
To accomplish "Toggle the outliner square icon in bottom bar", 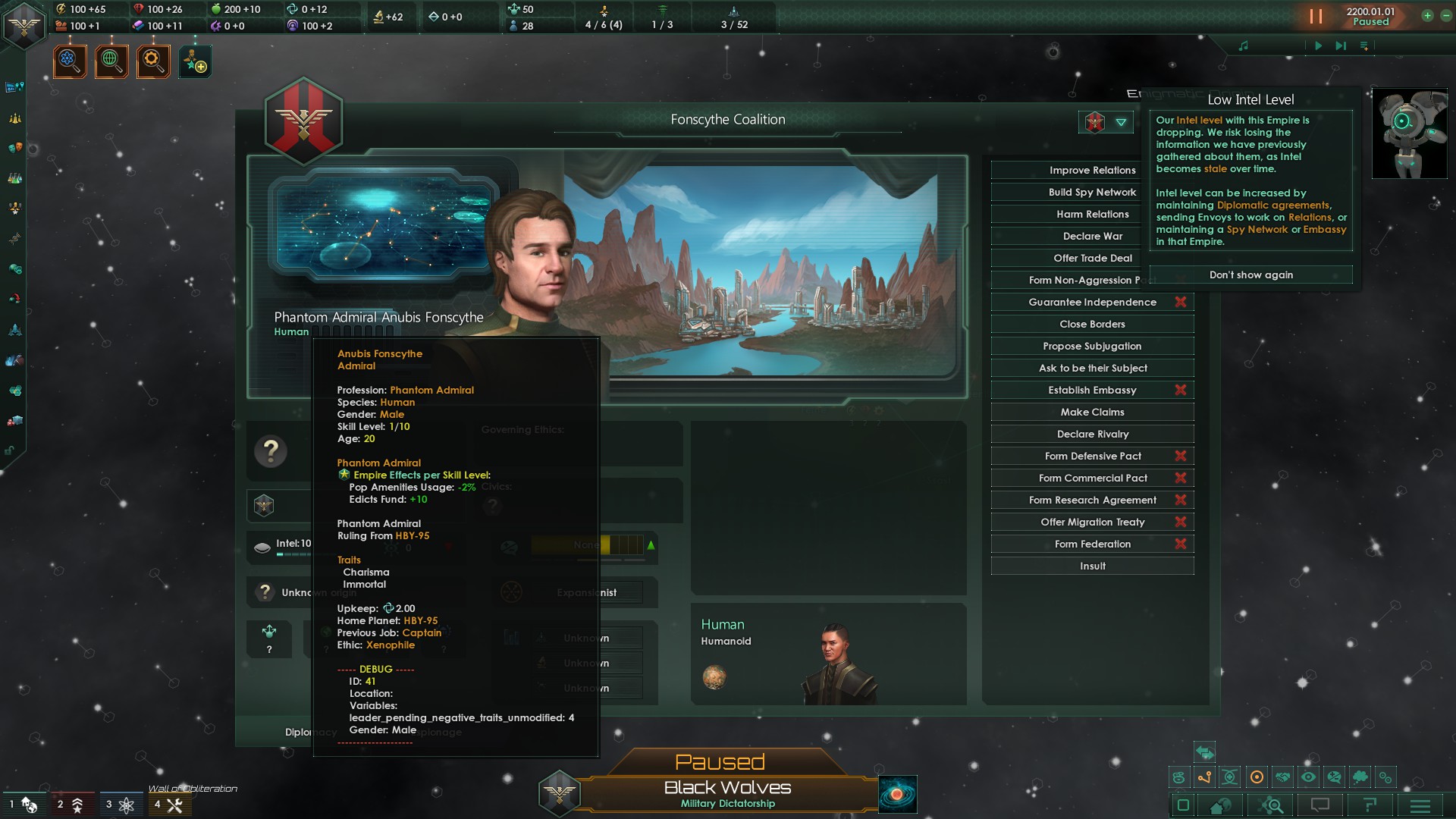I will point(1183,805).
